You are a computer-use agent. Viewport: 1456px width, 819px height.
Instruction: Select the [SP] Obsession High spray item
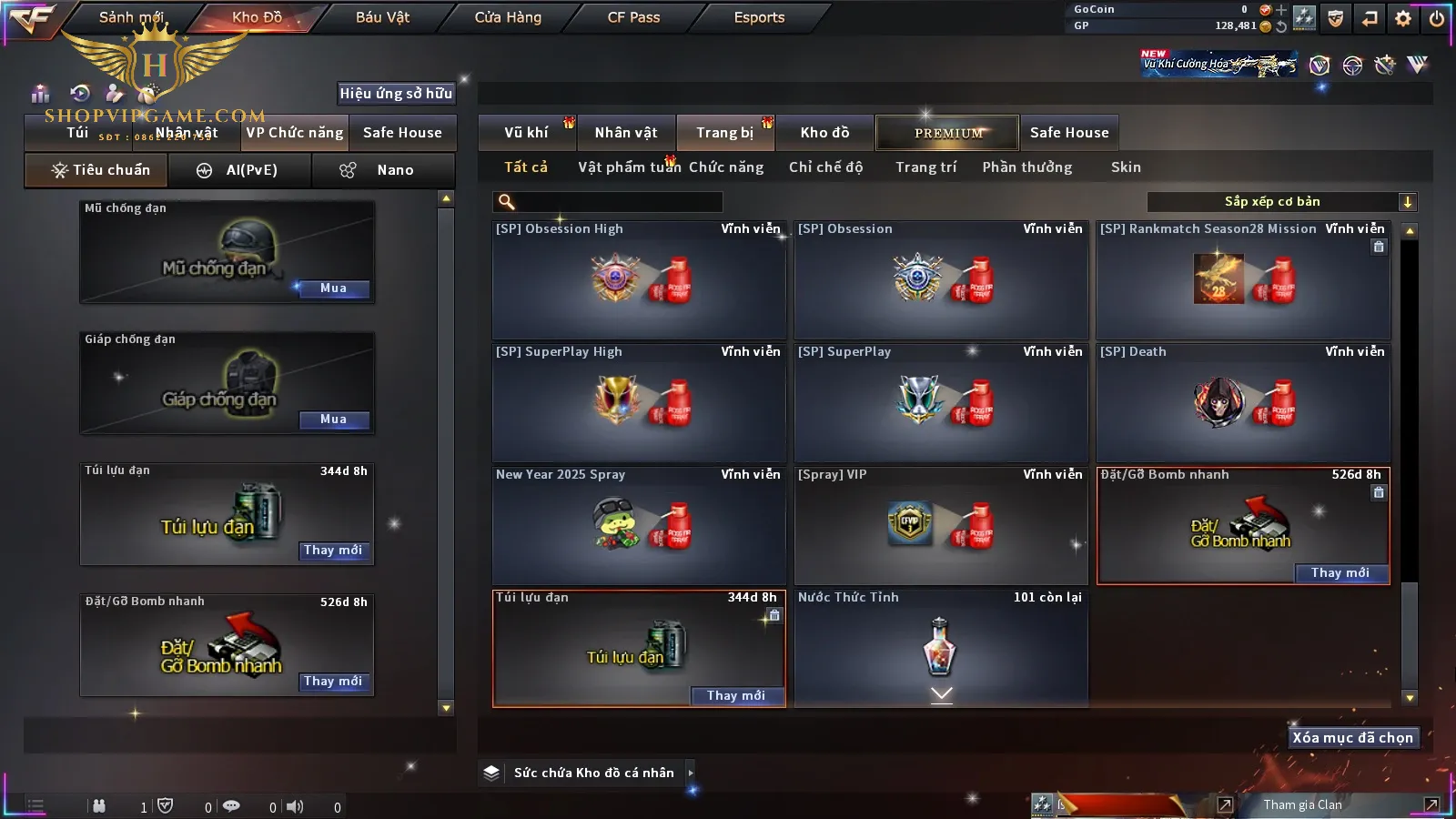[x=639, y=280]
